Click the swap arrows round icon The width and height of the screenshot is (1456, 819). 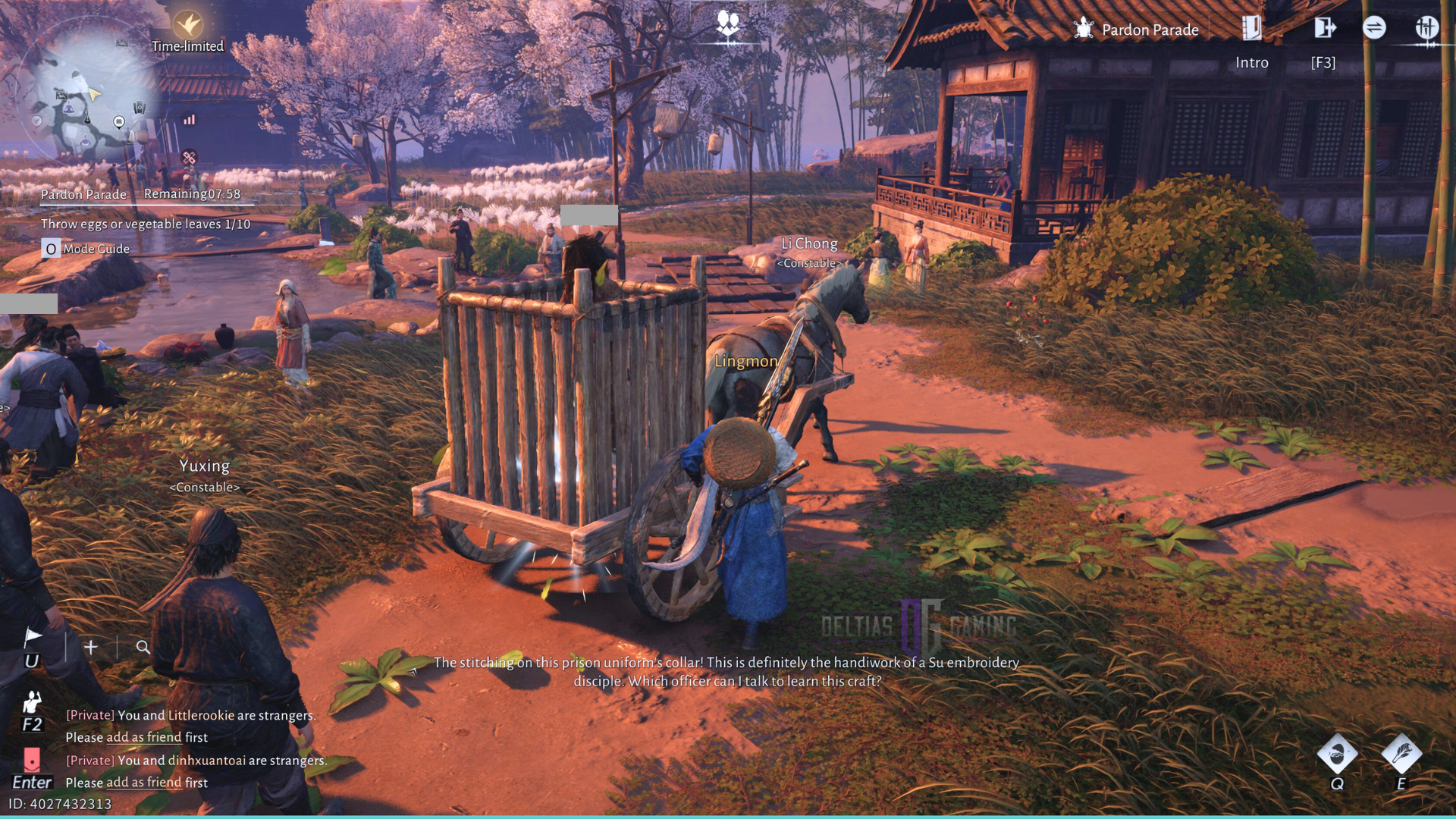click(1374, 29)
